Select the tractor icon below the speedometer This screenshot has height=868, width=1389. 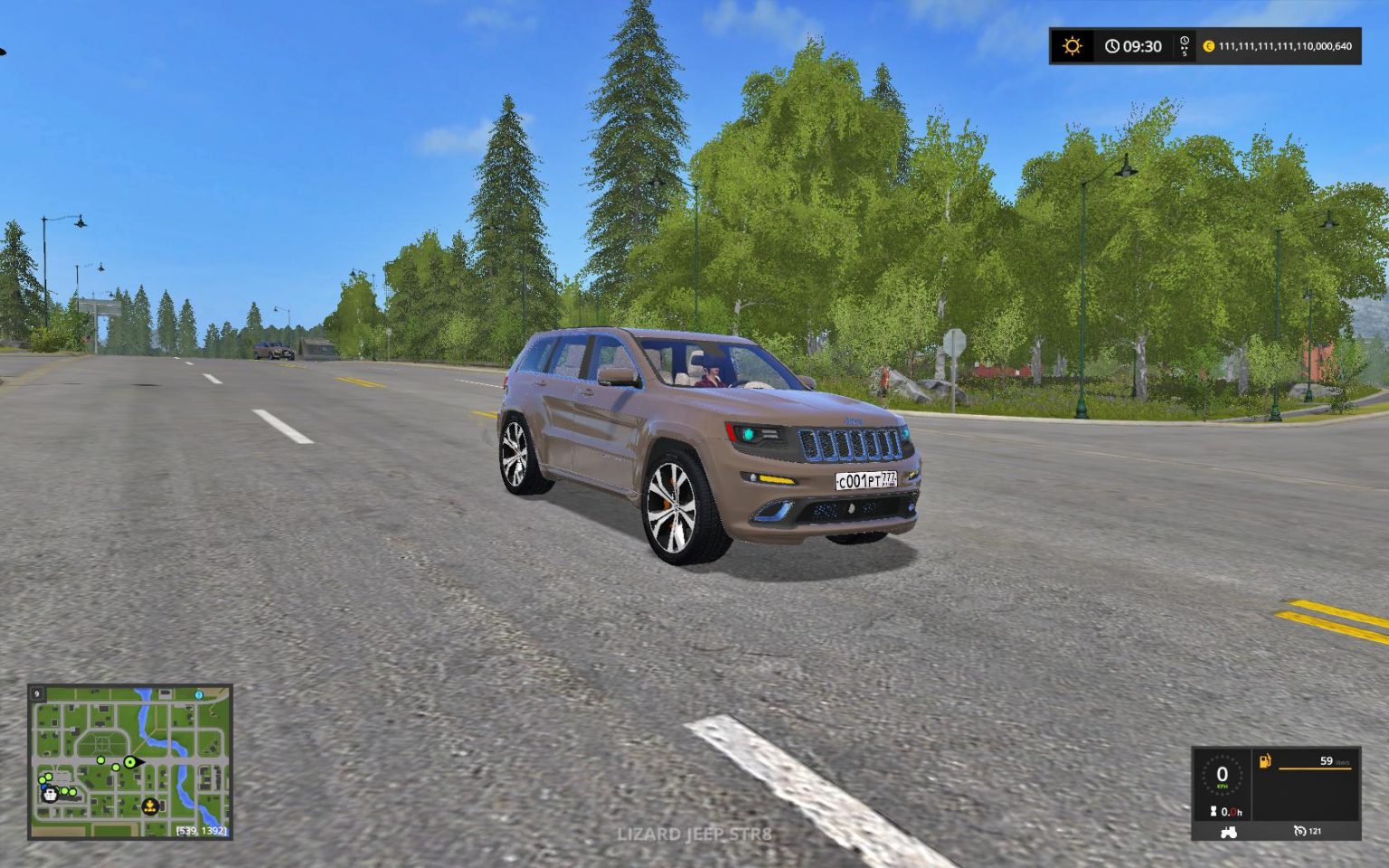pyautogui.click(x=1228, y=834)
